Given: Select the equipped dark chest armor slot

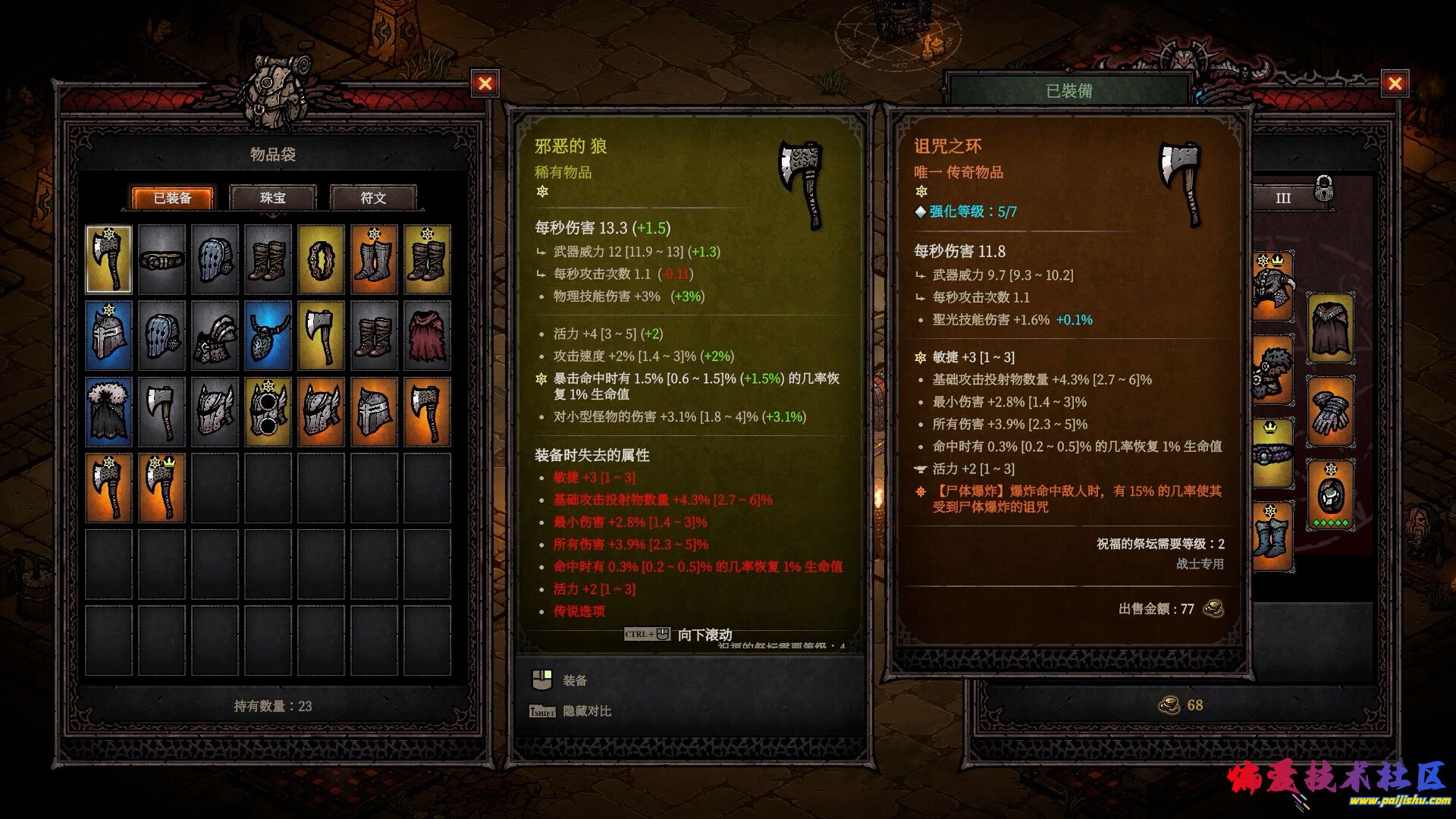Looking at the screenshot, I should (1329, 328).
